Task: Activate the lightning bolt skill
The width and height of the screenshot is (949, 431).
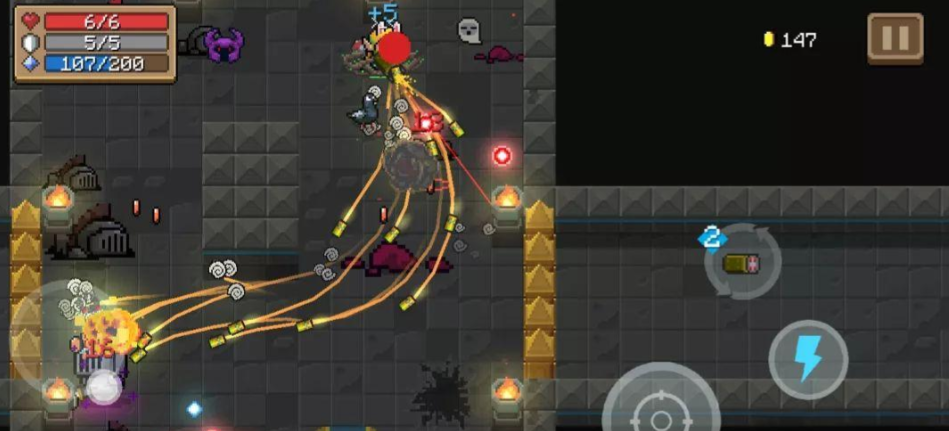Action: point(808,359)
